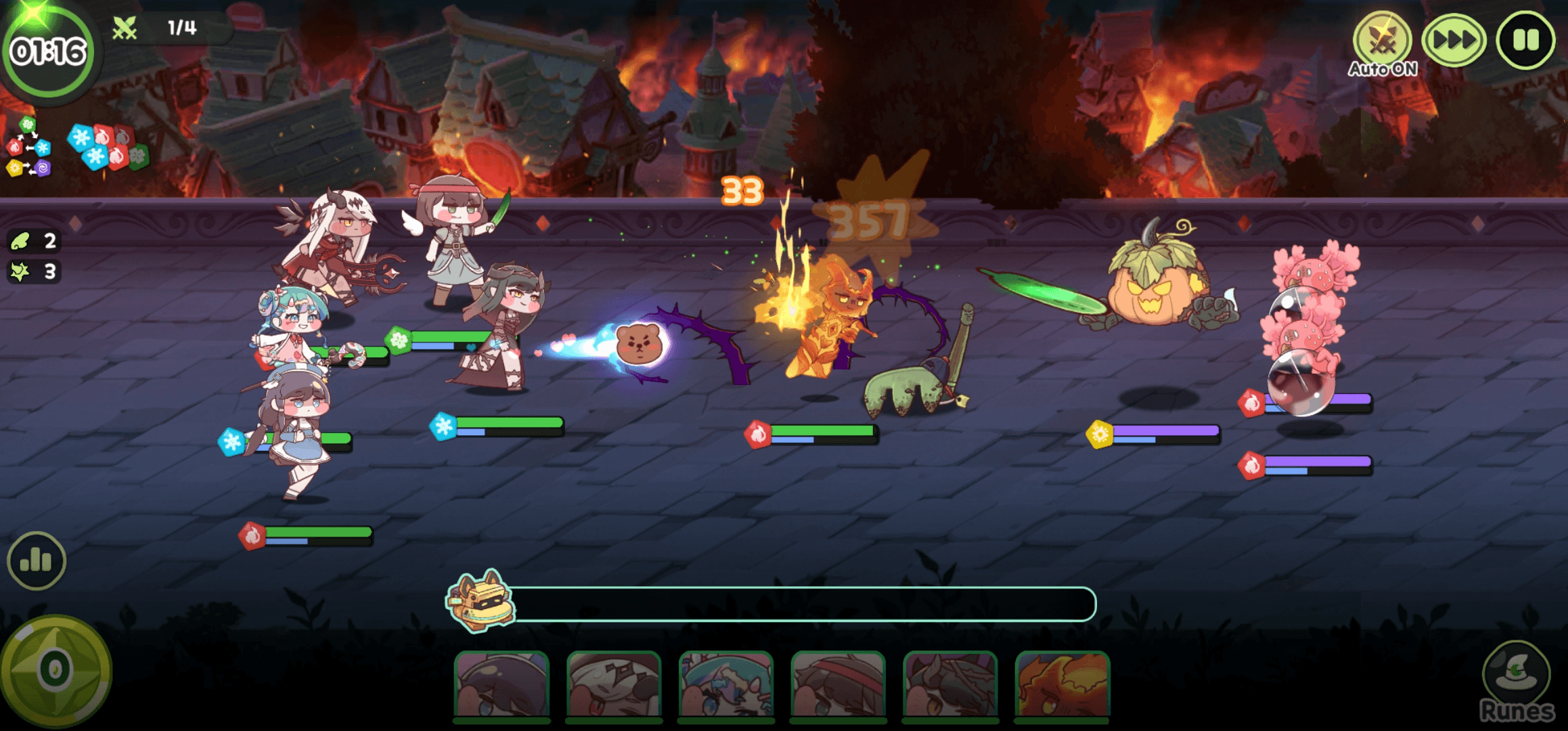The width and height of the screenshot is (1568, 731).
Task: Select the dark-haired maid hero portrait
Action: tap(501, 685)
